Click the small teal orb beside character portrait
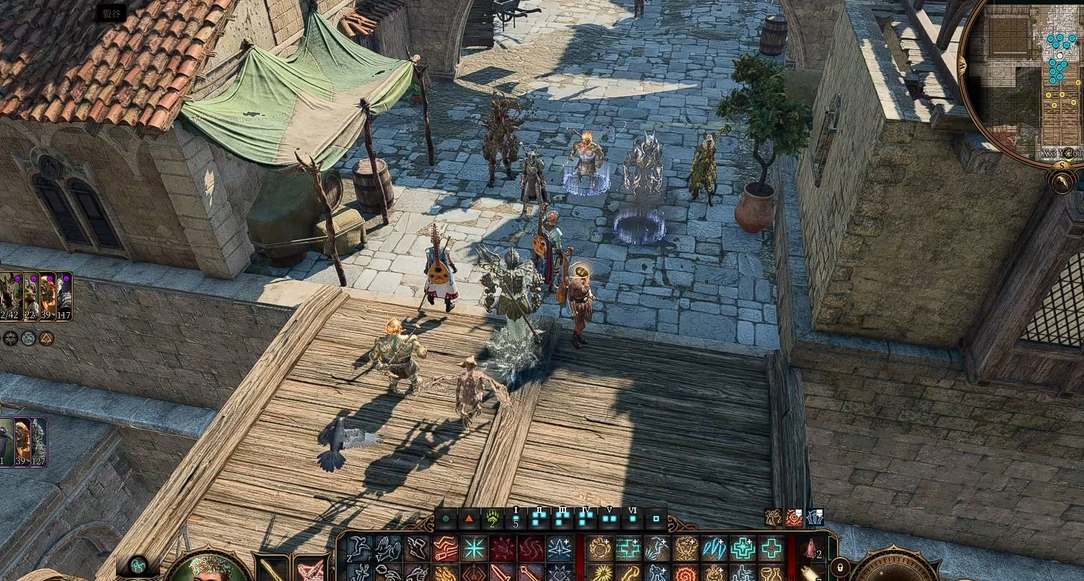The image size is (1084, 581). click(138, 565)
